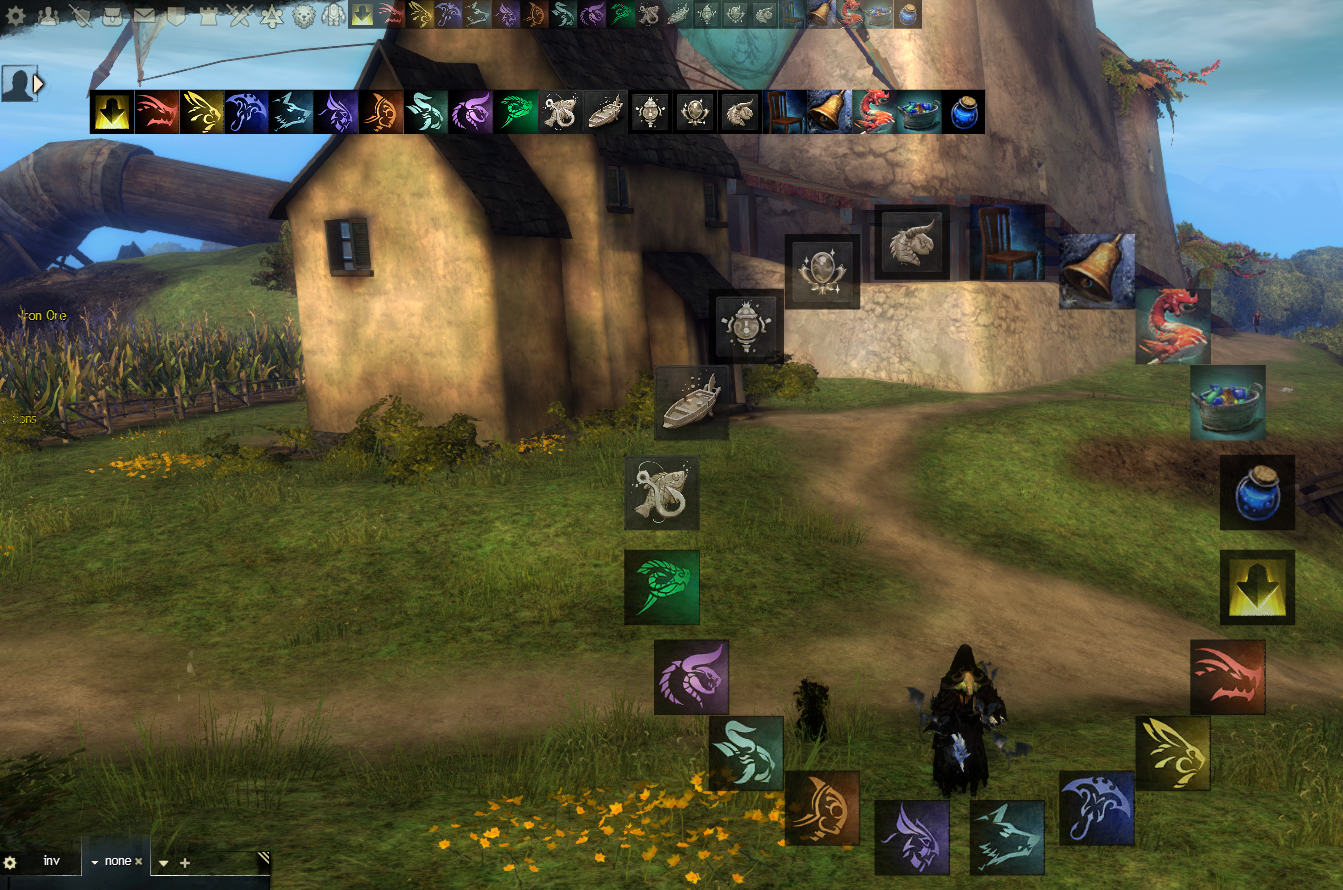The image size is (1343, 890).
Task: Expand the downward triangle right of none tab
Action: pos(163,861)
